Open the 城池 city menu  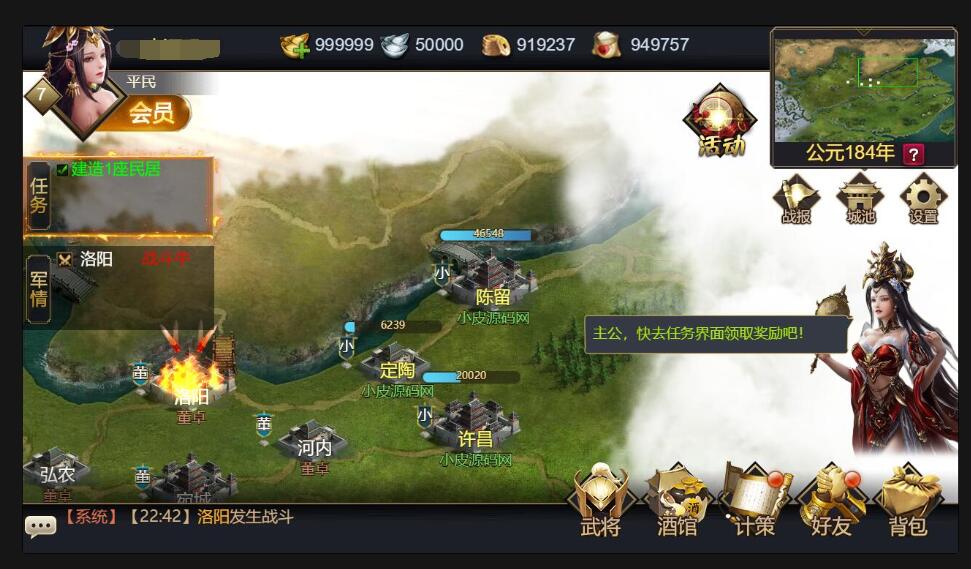(x=859, y=198)
